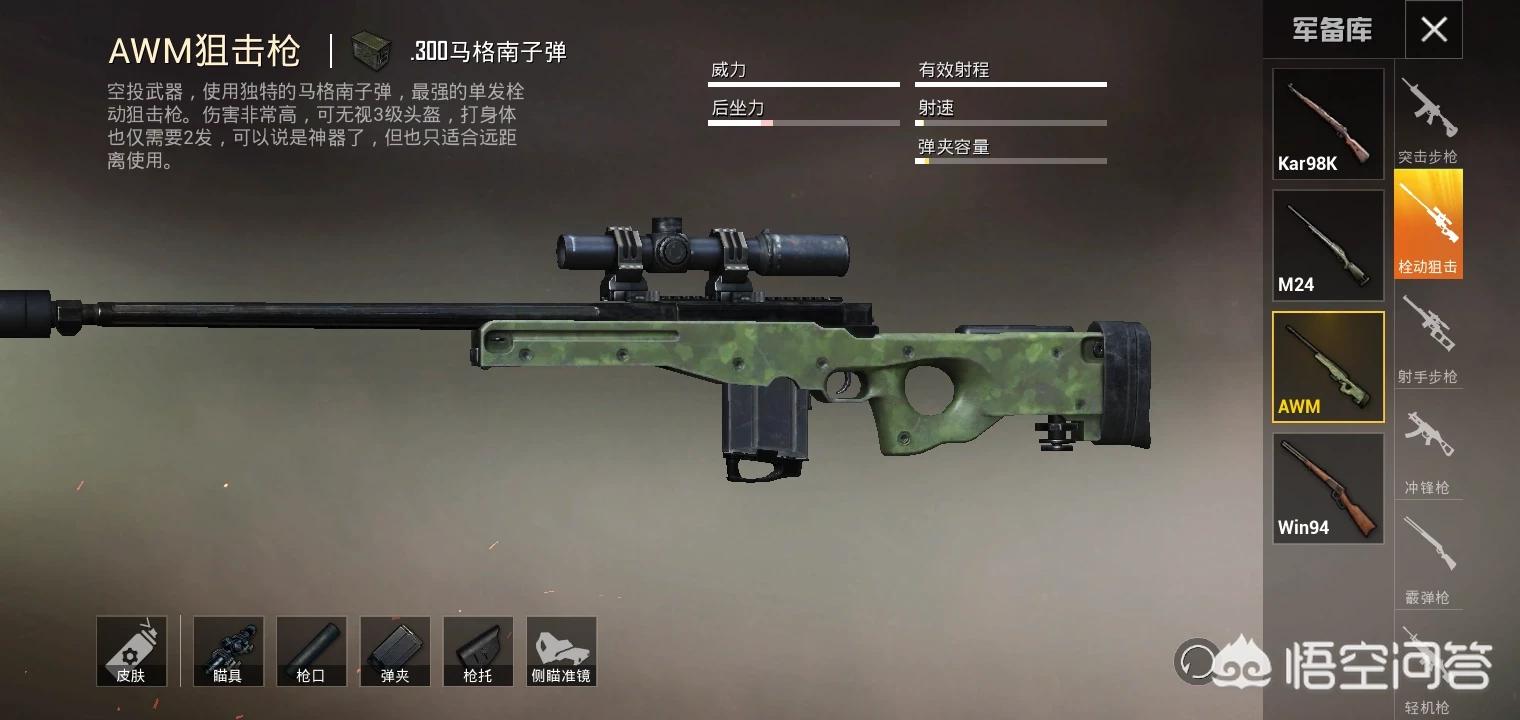Select the 瞄具 scope attachment slot
Screen dimensions: 1520x720
click(228, 651)
